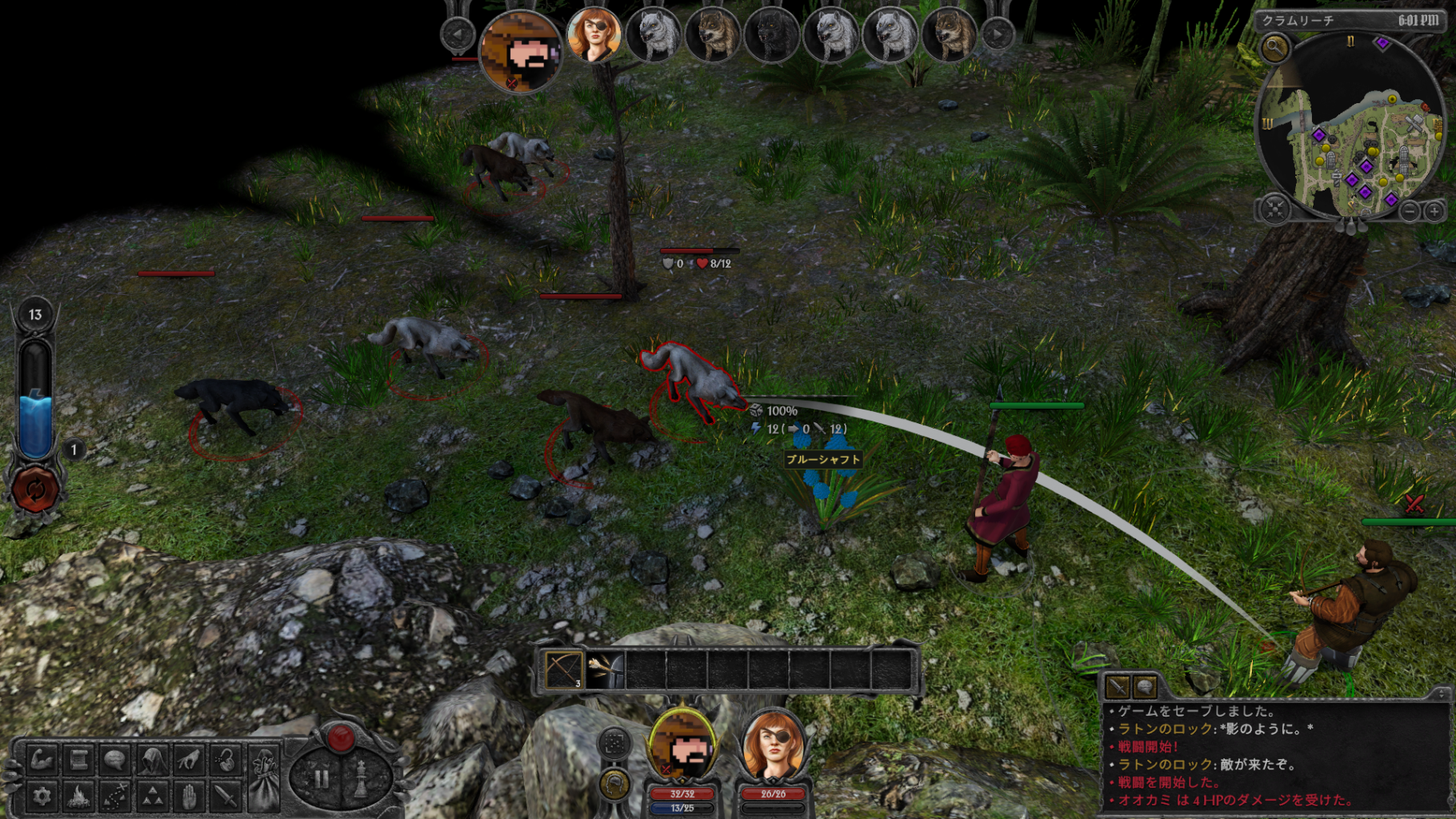Click the minimap magnifying glass button
This screenshot has width=1456, height=819.
pyautogui.click(x=1274, y=48)
